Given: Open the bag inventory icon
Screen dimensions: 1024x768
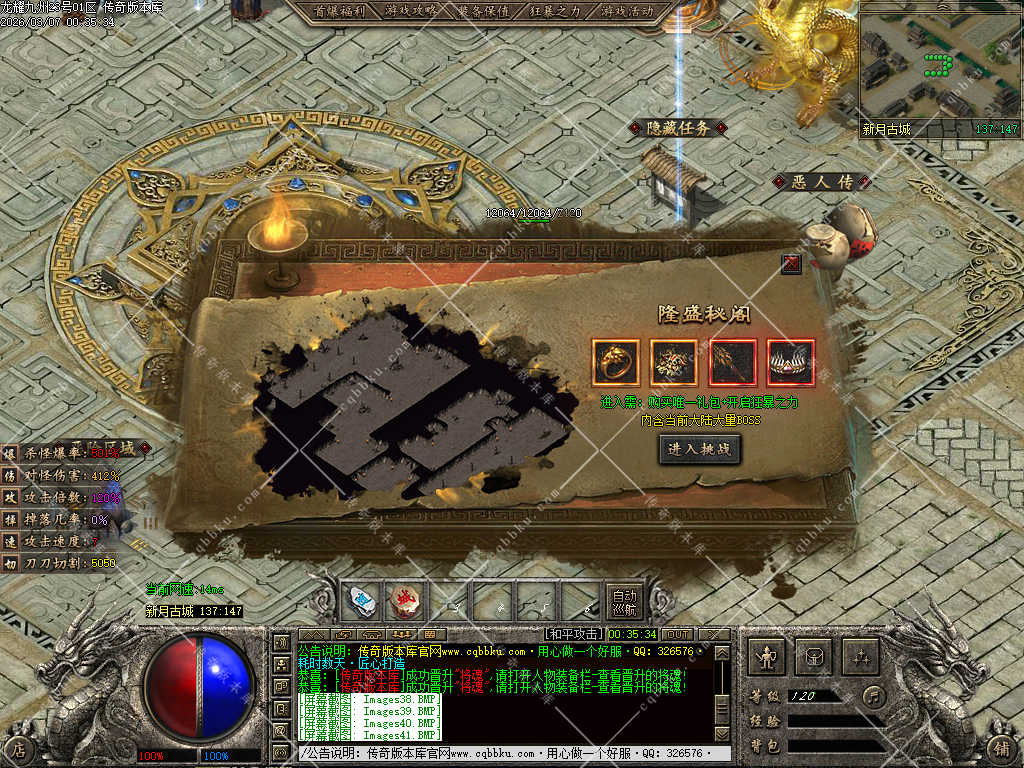Looking at the screenshot, I should coord(813,657).
